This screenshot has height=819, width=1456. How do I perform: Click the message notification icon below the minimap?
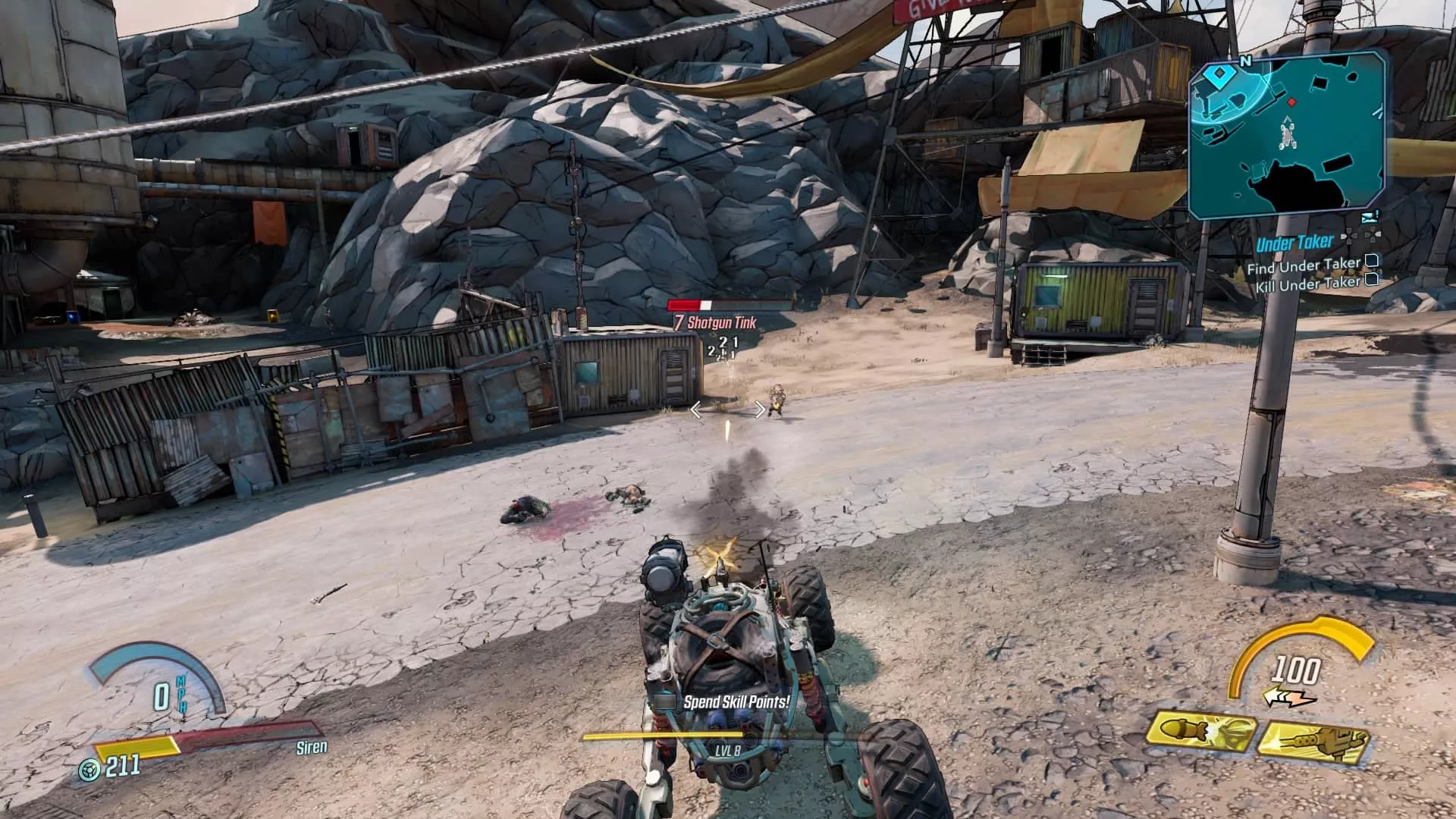click(x=1369, y=216)
